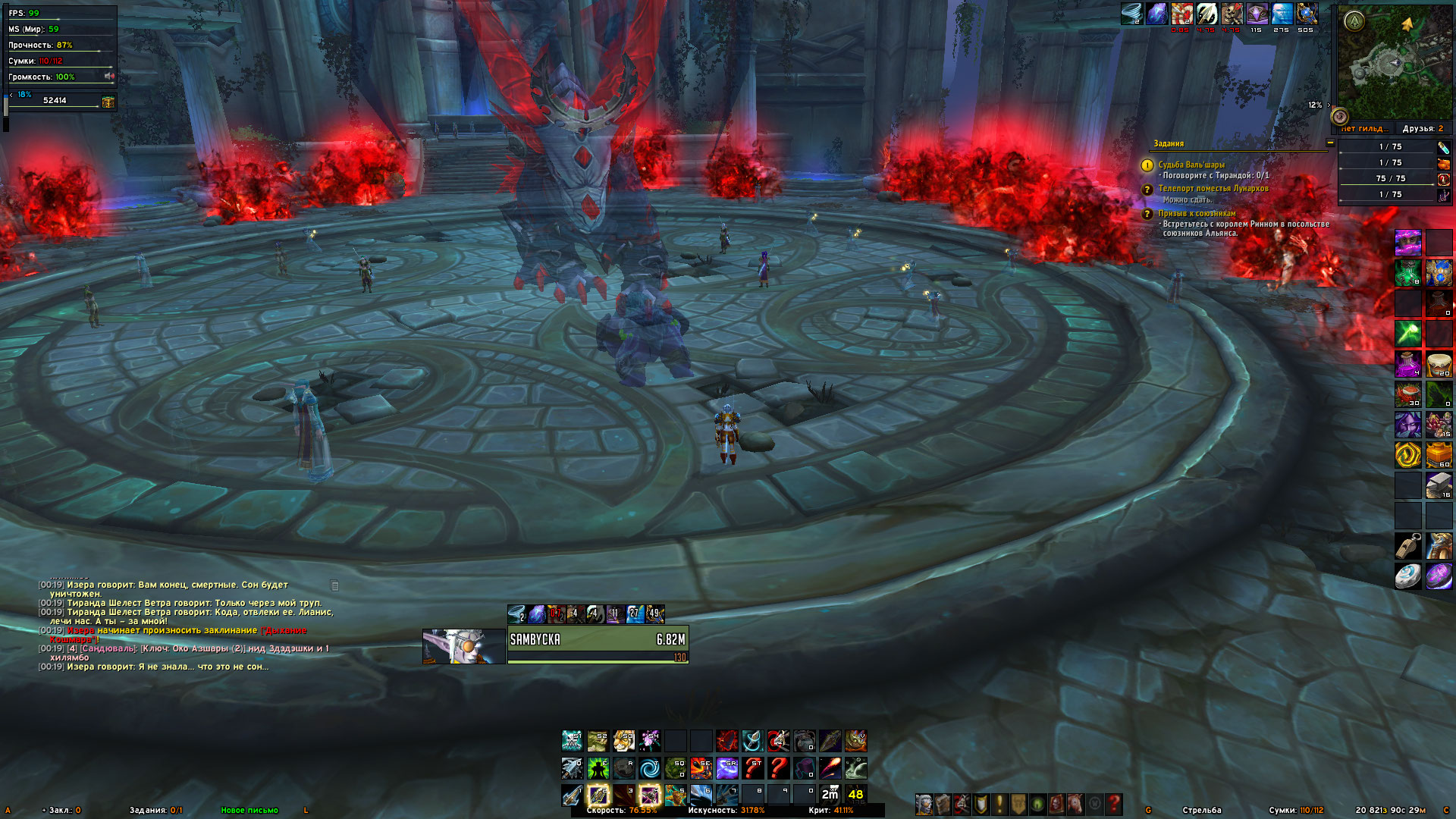This screenshot has width=1456, height=819.
Task: Activate the blue swirl ability on T
Action: [649, 768]
